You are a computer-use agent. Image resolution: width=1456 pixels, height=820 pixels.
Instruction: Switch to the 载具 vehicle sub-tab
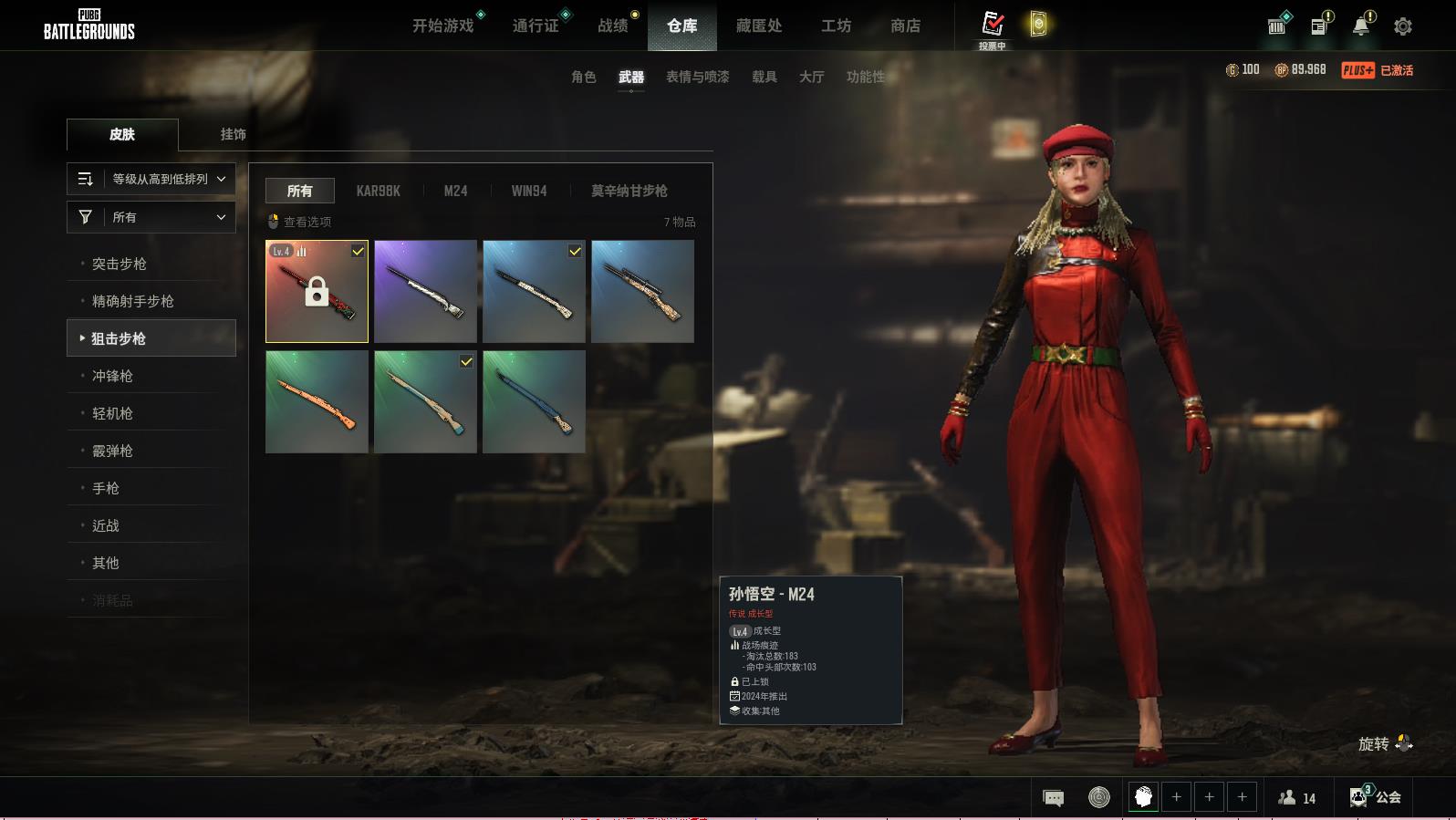tap(764, 78)
